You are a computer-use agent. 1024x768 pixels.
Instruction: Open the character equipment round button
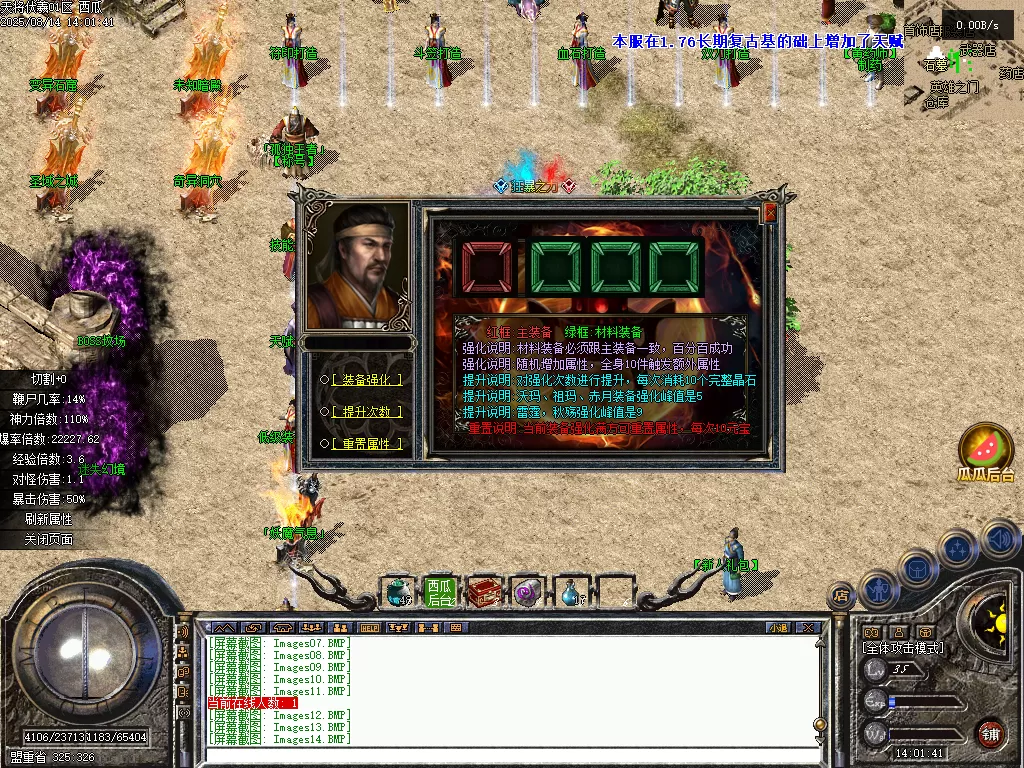pyautogui.click(x=878, y=590)
